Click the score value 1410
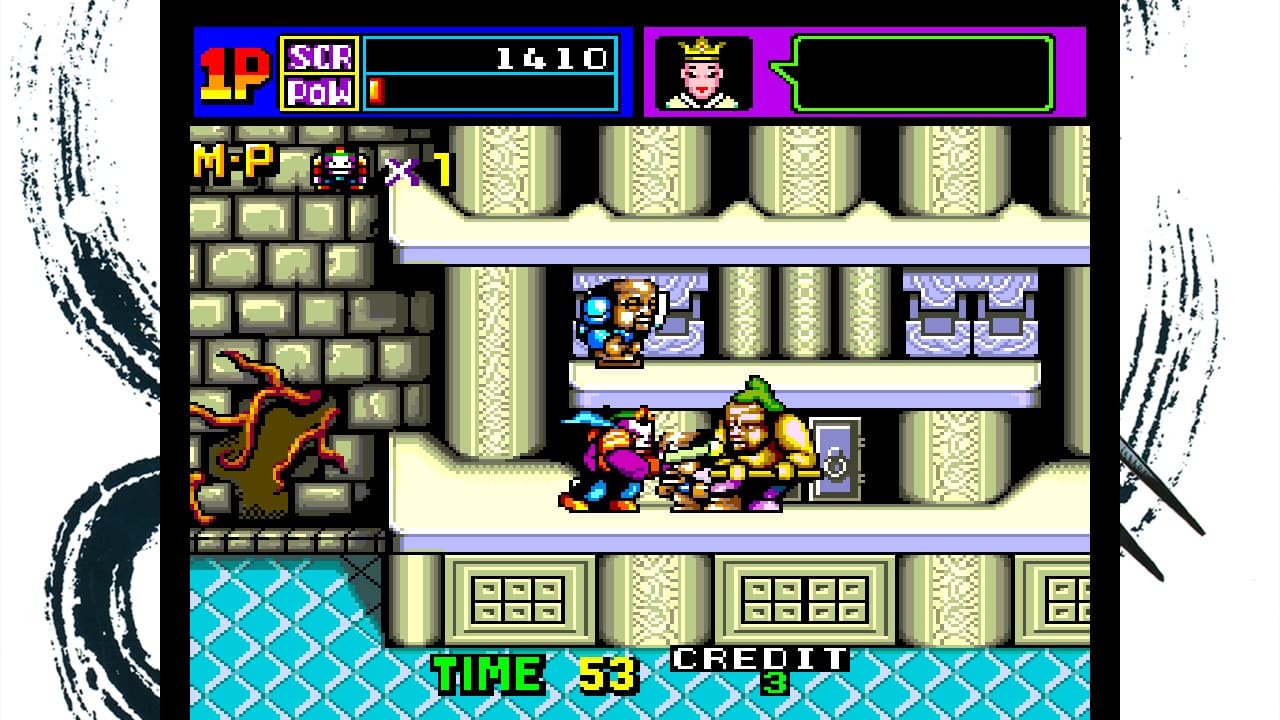The height and width of the screenshot is (720, 1280). click(x=555, y=55)
